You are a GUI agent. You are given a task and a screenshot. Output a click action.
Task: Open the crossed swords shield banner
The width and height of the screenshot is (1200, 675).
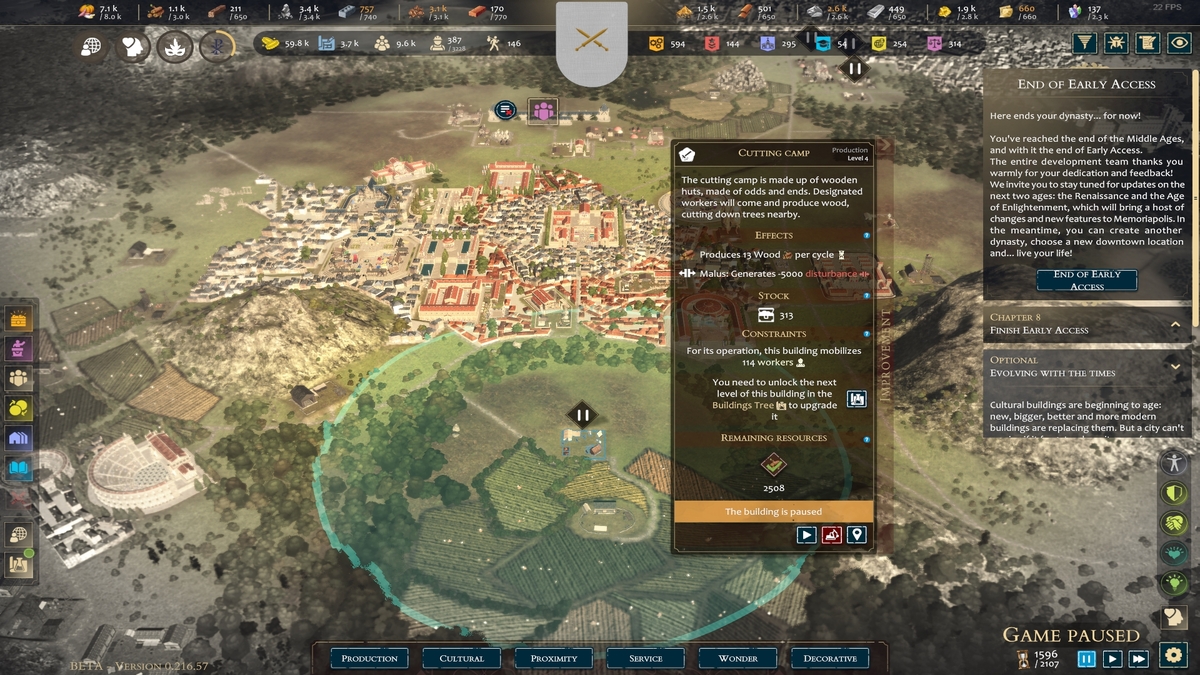591,41
